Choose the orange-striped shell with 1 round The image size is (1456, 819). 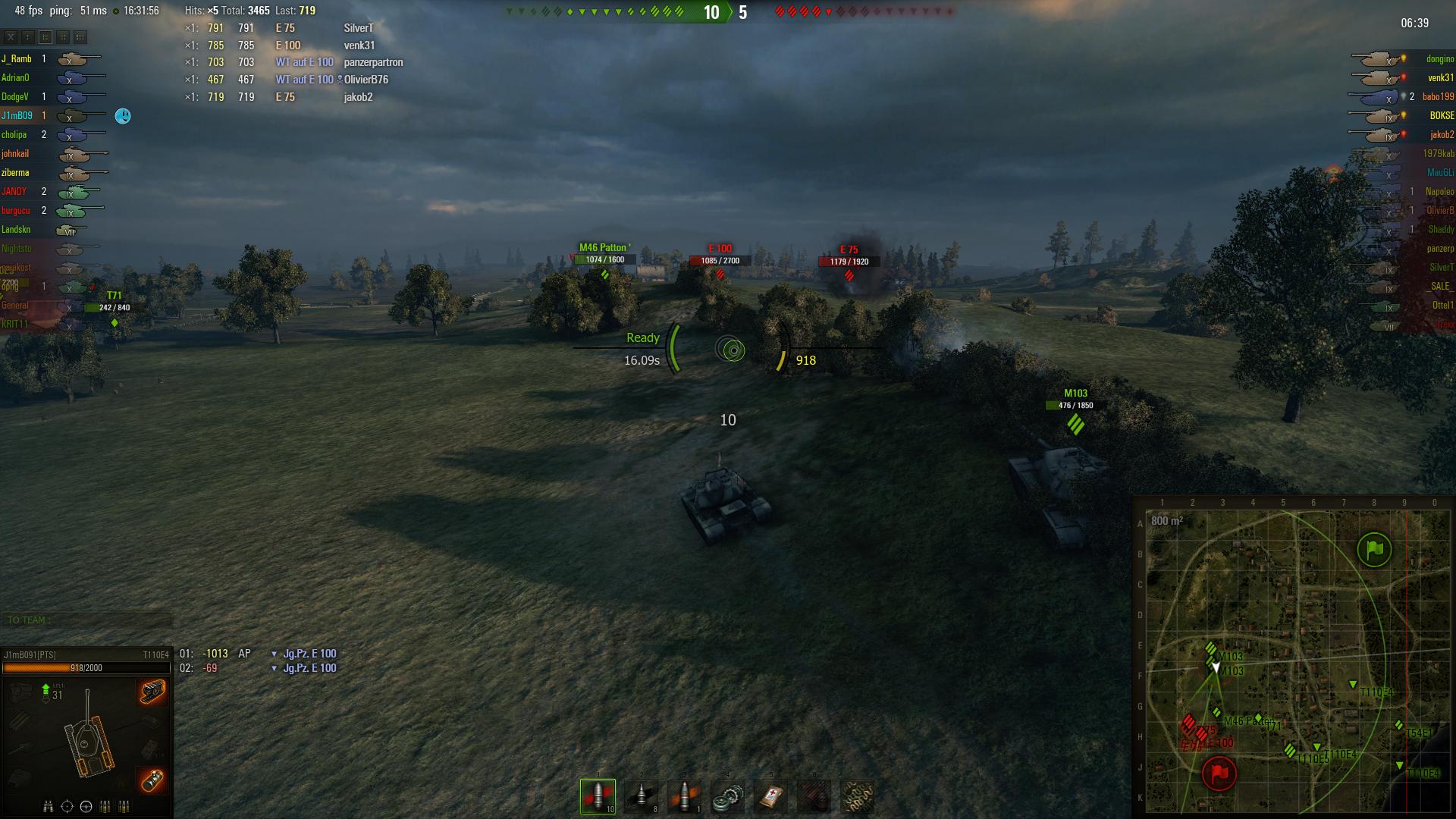coord(684,795)
